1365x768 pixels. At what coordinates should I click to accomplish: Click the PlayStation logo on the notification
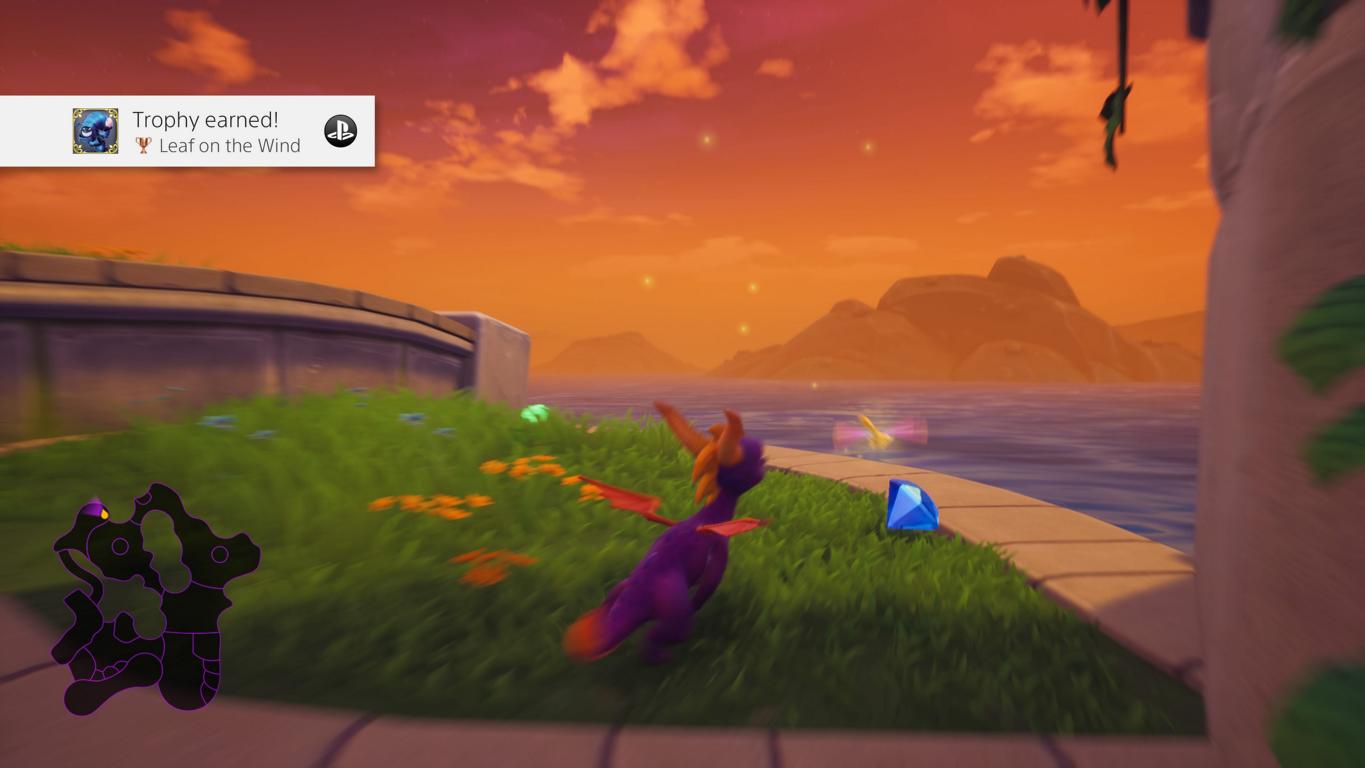coord(340,131)
